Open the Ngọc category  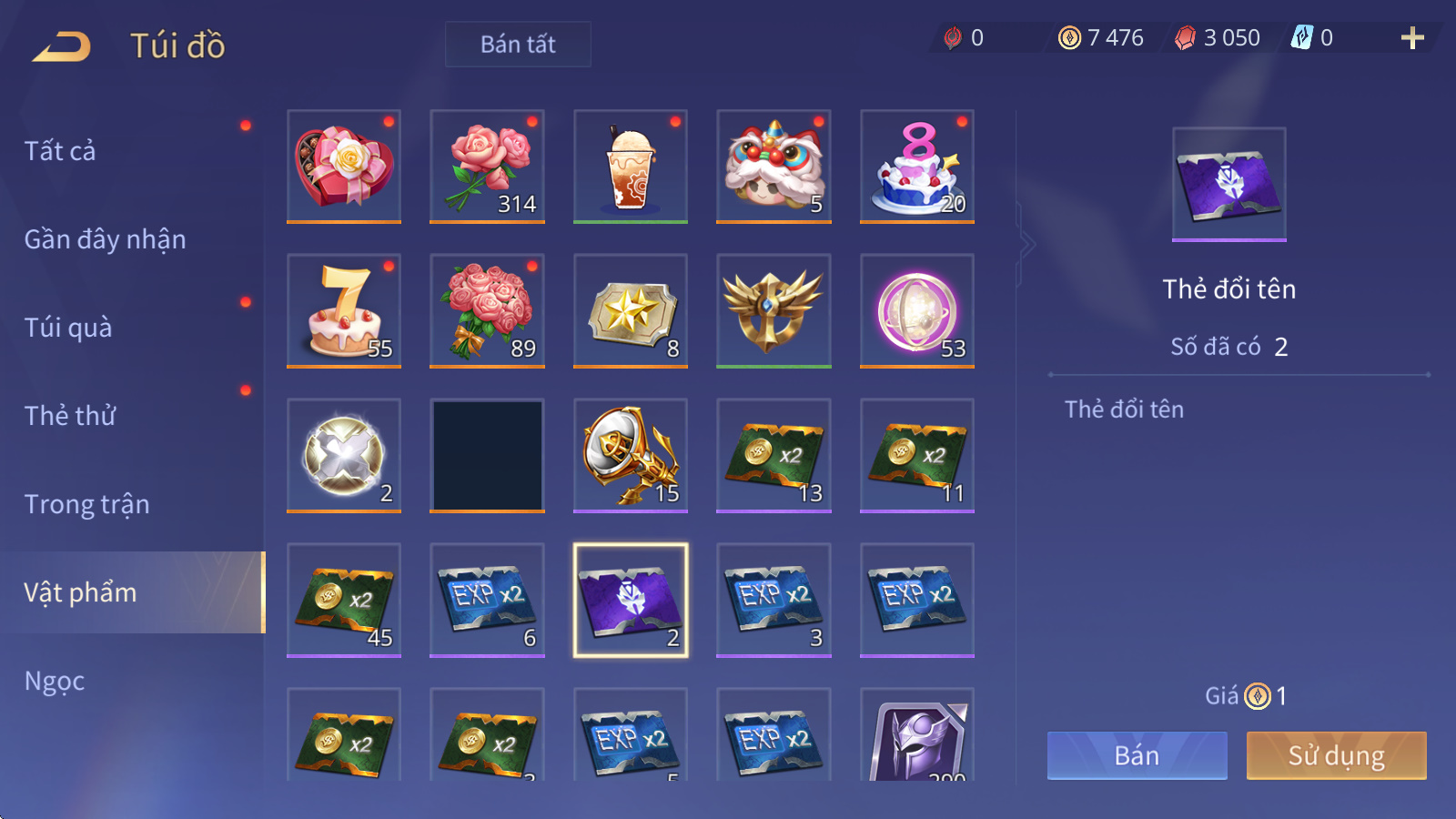[x=55, y=681]
